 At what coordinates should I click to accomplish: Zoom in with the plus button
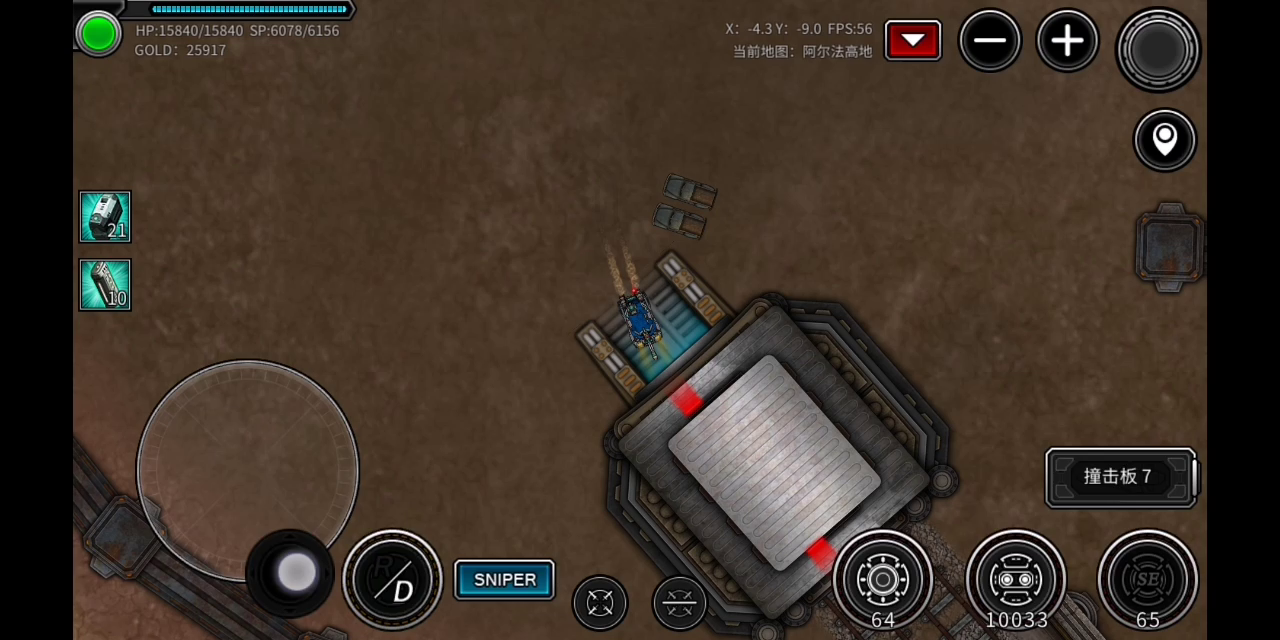click(1067, 41)
